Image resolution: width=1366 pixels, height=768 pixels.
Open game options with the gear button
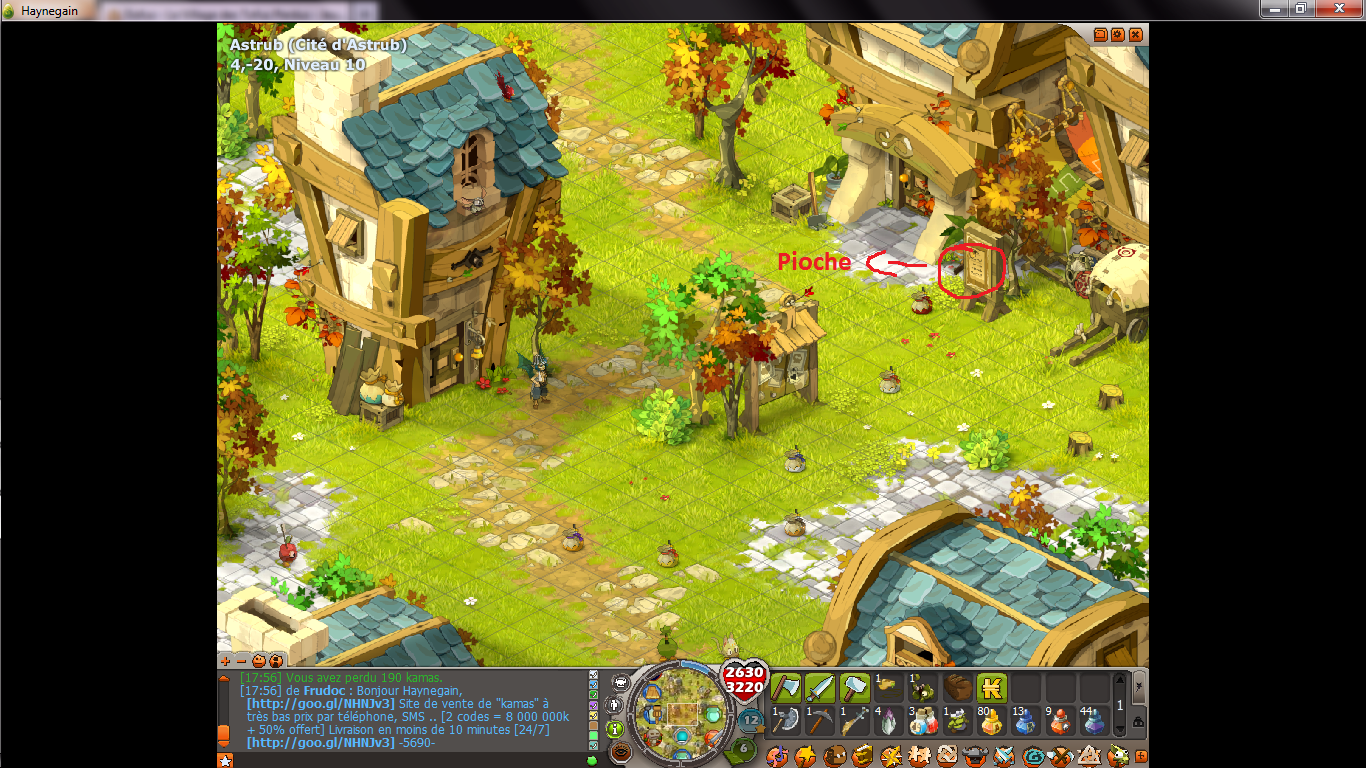tap(1118, 34)
